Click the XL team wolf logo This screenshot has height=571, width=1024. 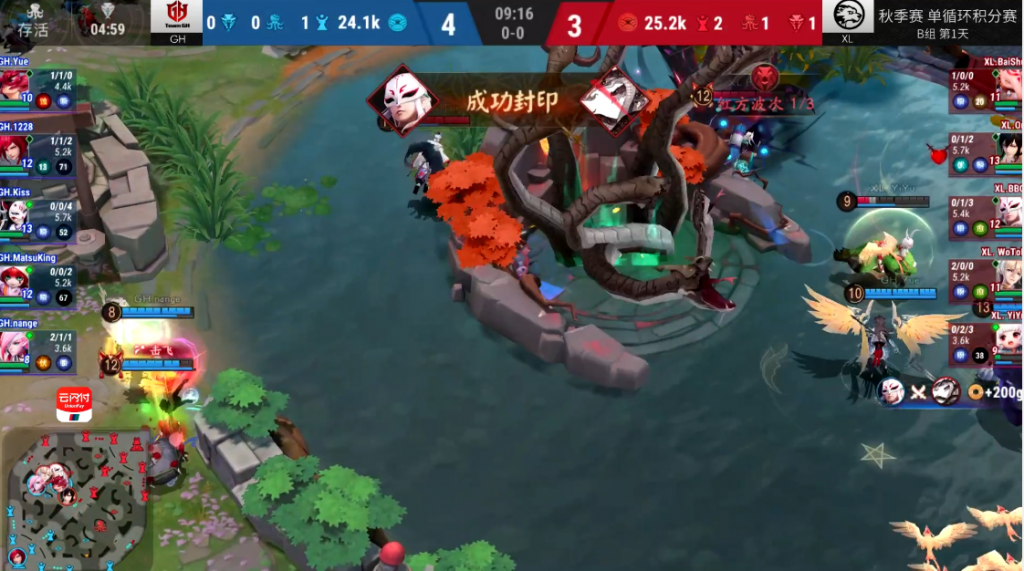[x=847, y=16]
